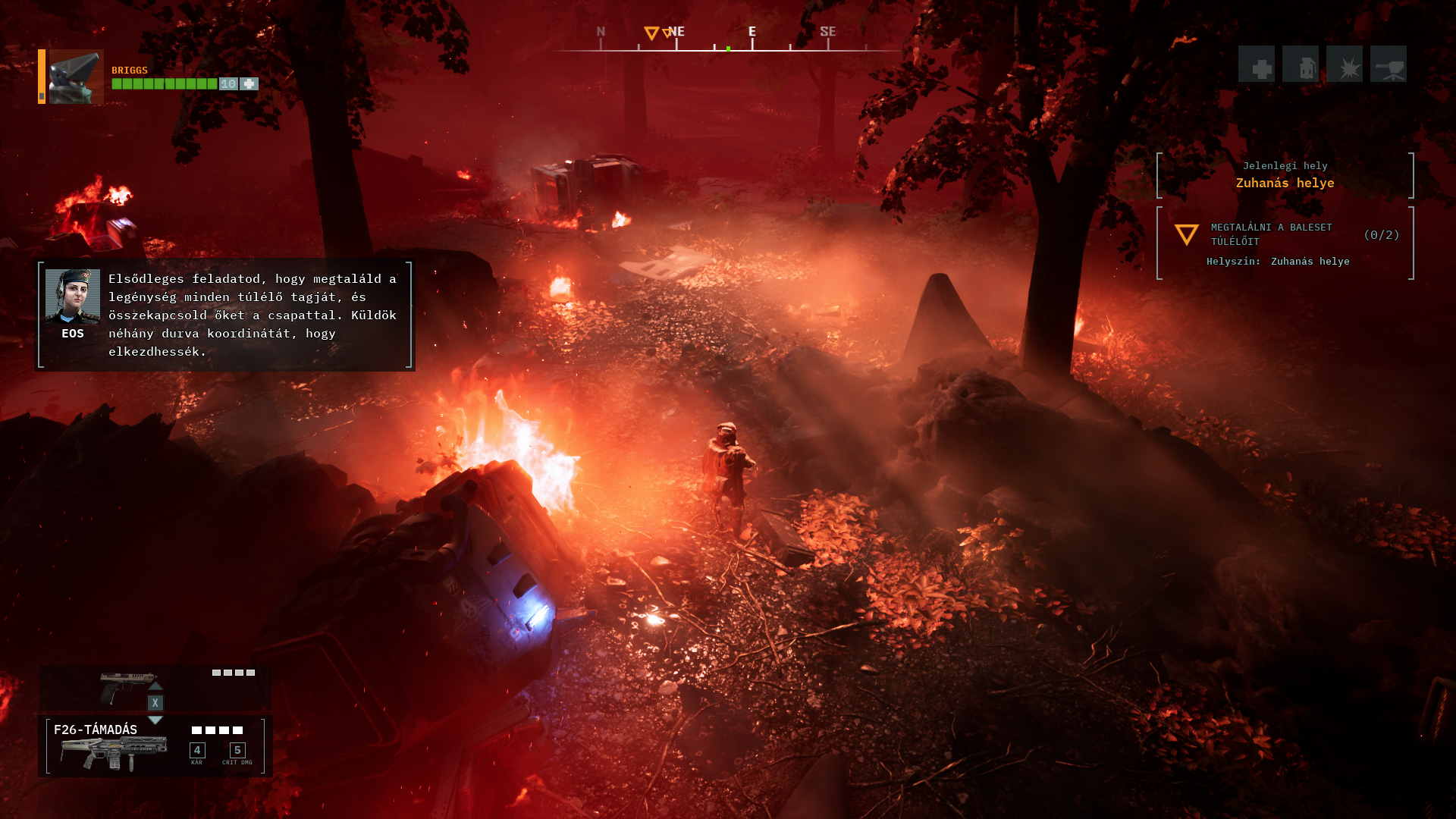Use the medkit plus icon beside health
This screenshot has height=819, width=1456.
coord(249,84)
